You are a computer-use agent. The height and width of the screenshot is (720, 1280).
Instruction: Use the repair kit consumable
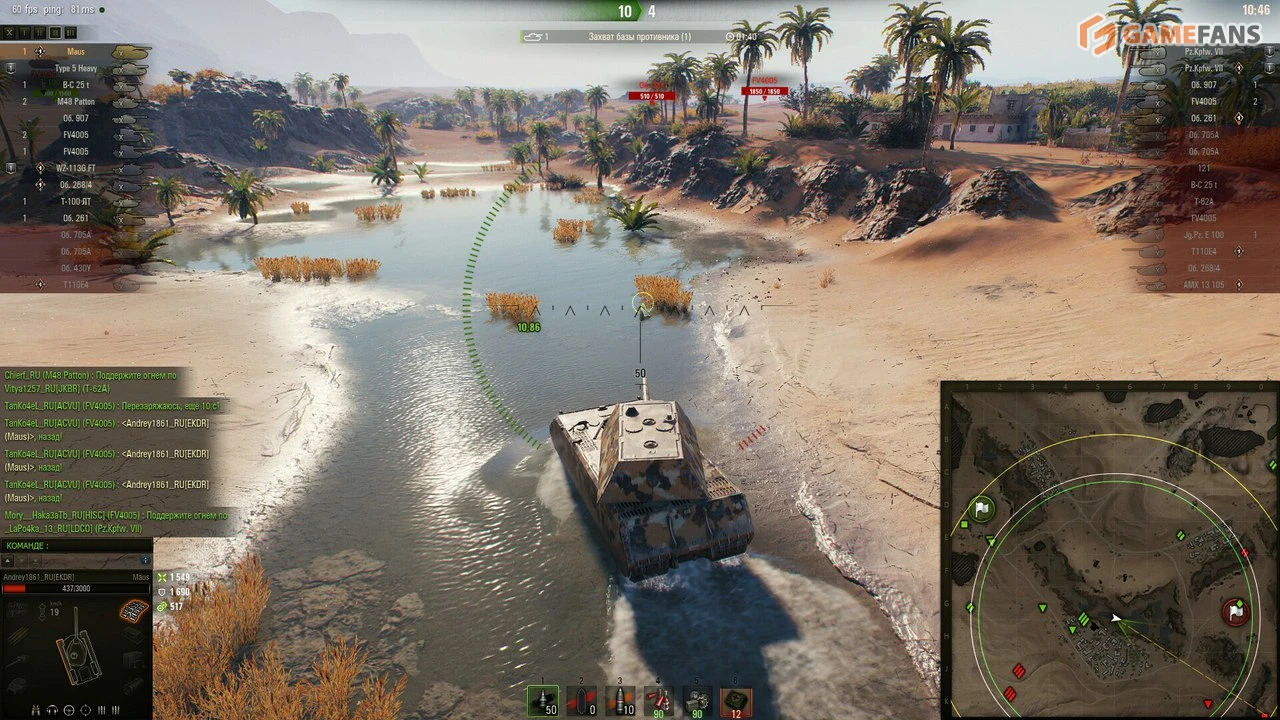coord(697,700)
